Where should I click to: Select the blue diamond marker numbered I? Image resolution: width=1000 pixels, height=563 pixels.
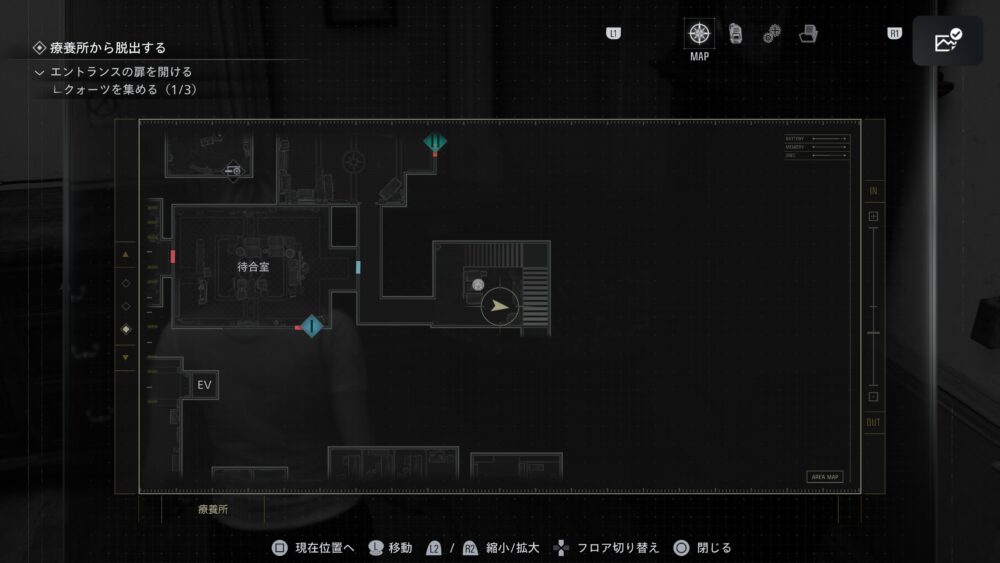tap(312, 325)
